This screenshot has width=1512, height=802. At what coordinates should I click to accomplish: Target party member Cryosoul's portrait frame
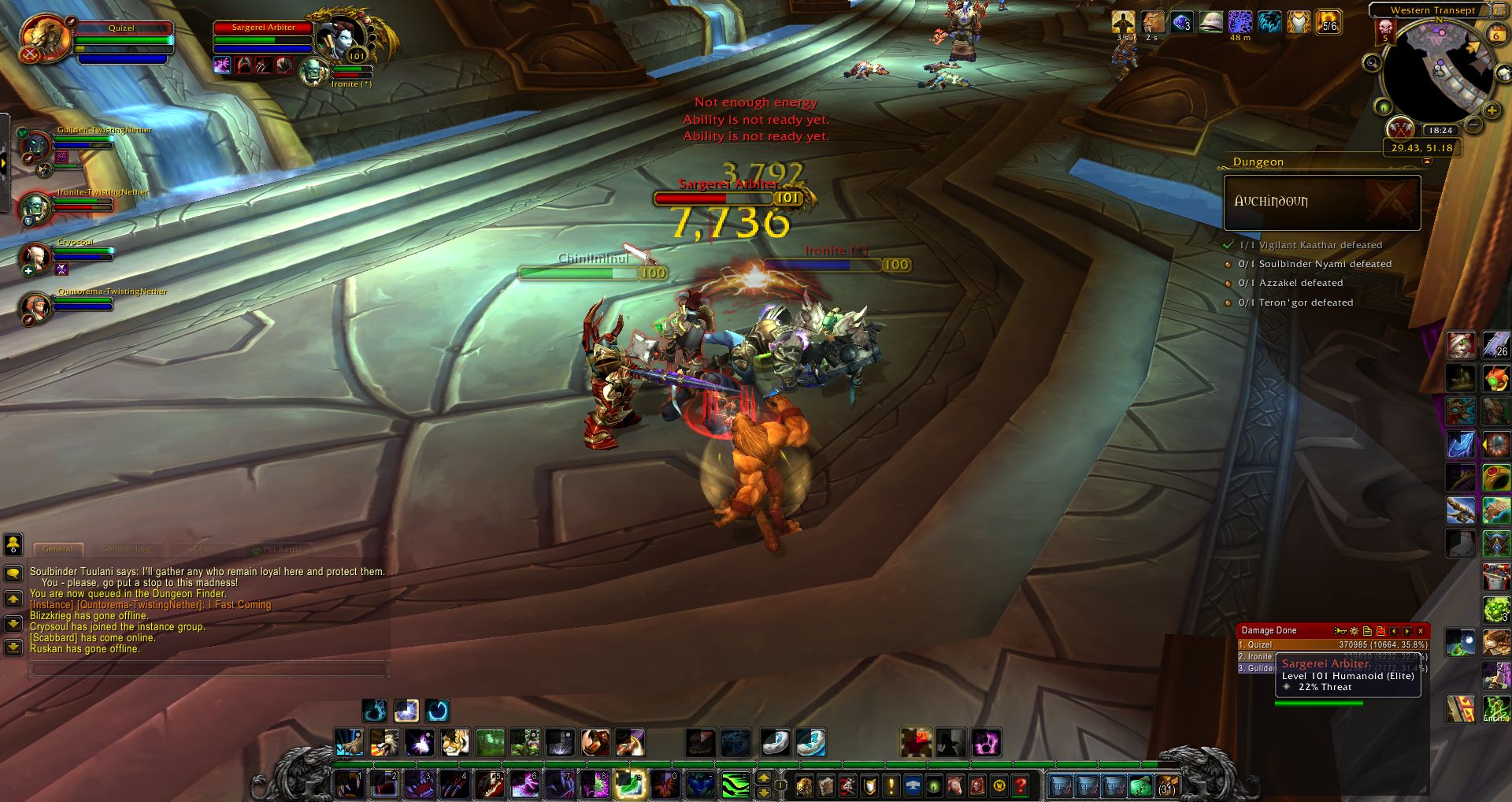[x=35, y=257]
